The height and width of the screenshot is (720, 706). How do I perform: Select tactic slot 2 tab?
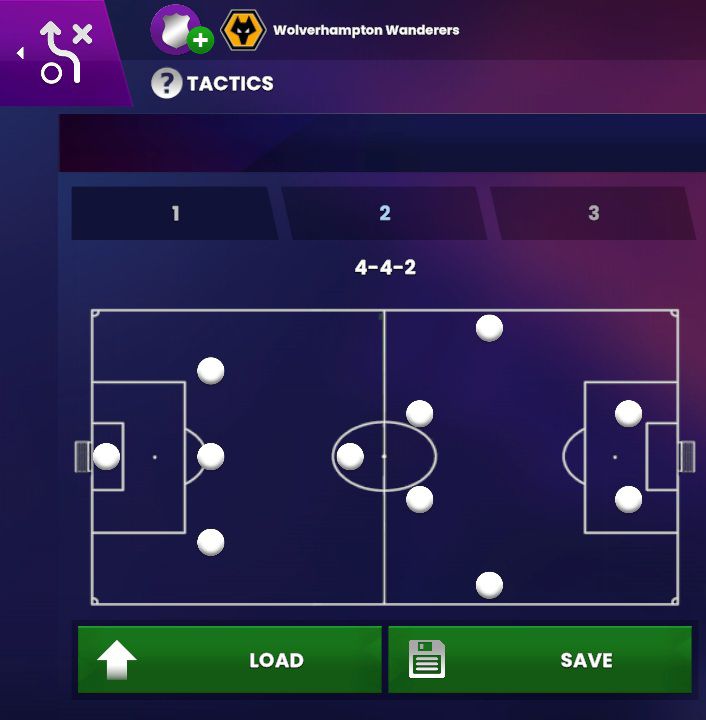click(x=384, y=213)
